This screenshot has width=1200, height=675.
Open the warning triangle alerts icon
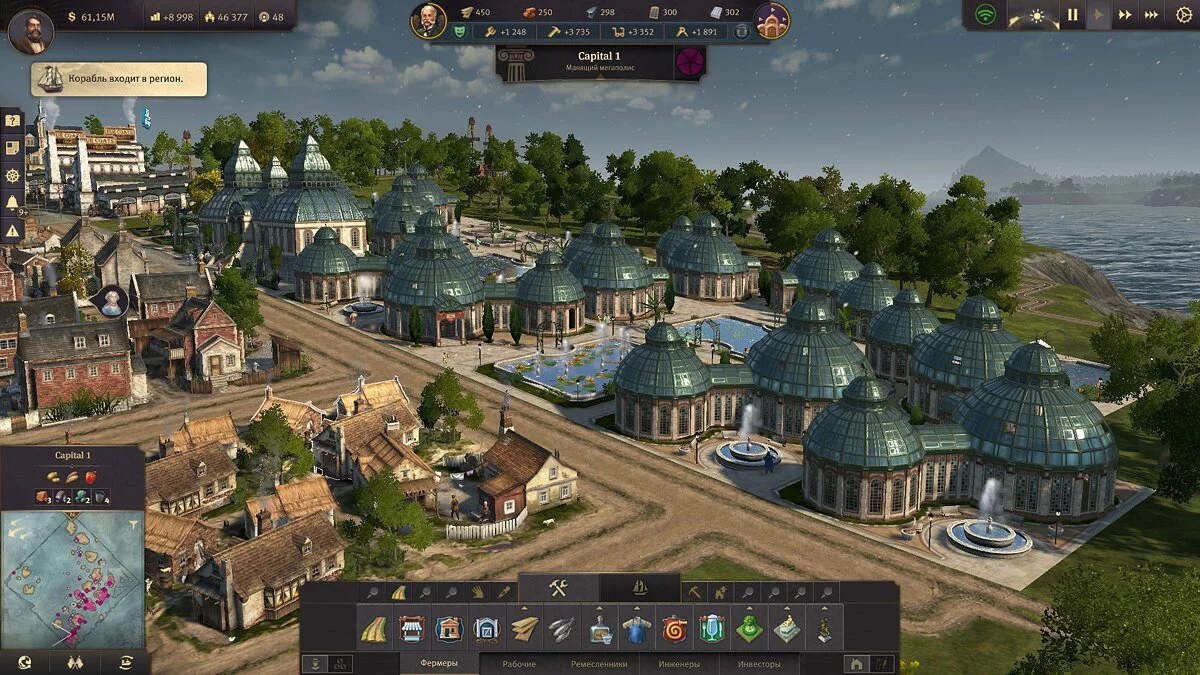12,230
